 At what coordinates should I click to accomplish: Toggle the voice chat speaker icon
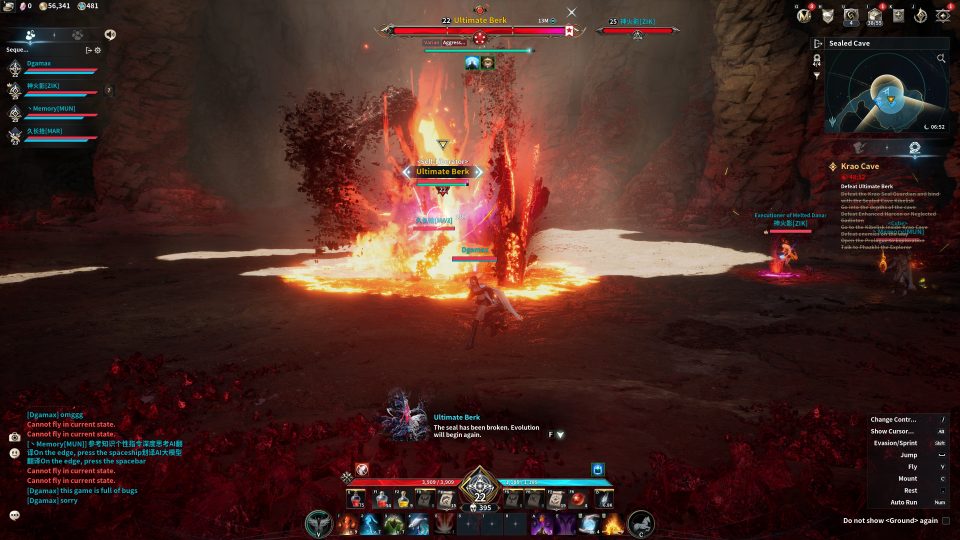pos(109,34)
